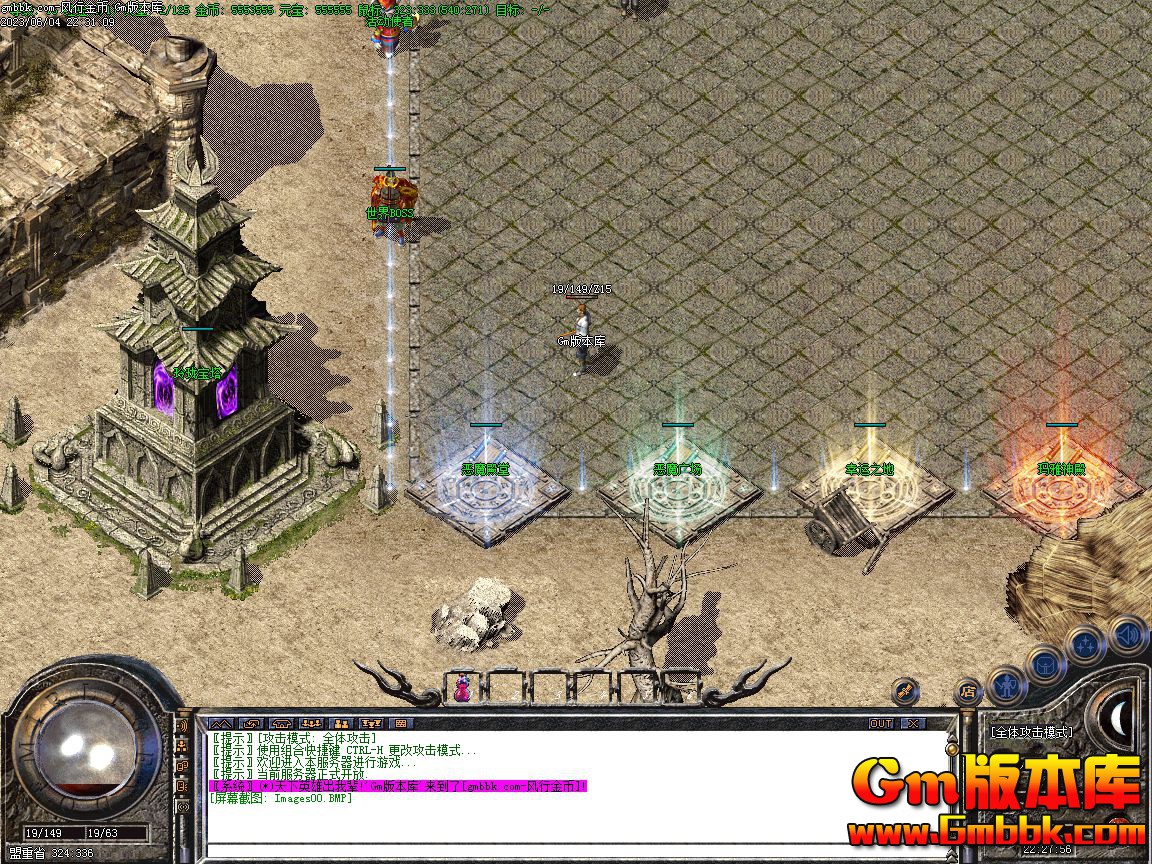
Task: Toggle the sound-wave channel icon beside chat
Action: (x=183, y=725)
